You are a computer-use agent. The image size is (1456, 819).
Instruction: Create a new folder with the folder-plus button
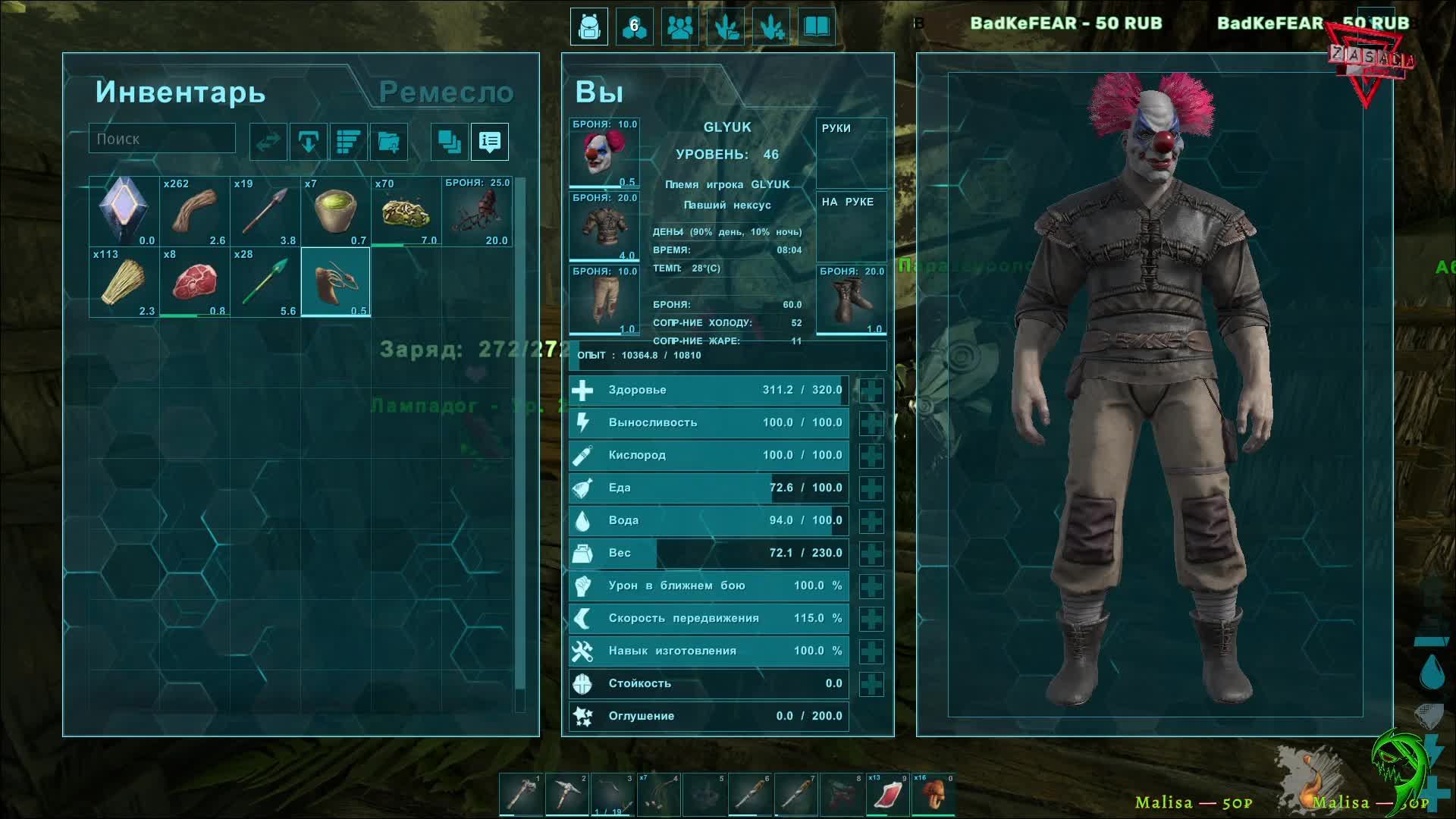coord(388,142)
